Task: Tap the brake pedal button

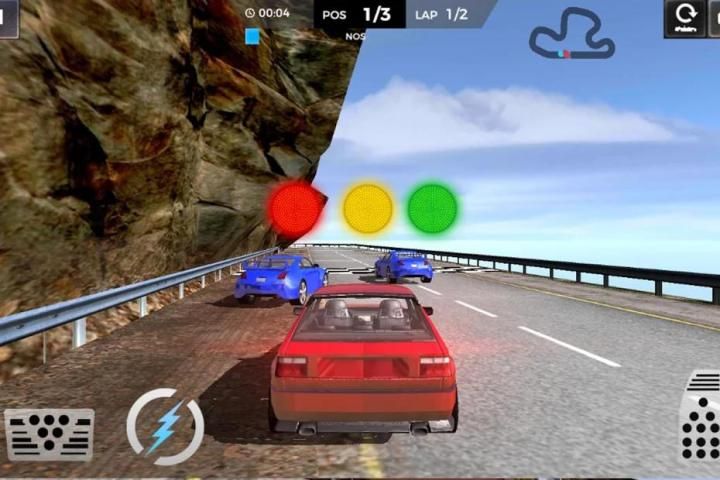Action: (x=49, y=433)
